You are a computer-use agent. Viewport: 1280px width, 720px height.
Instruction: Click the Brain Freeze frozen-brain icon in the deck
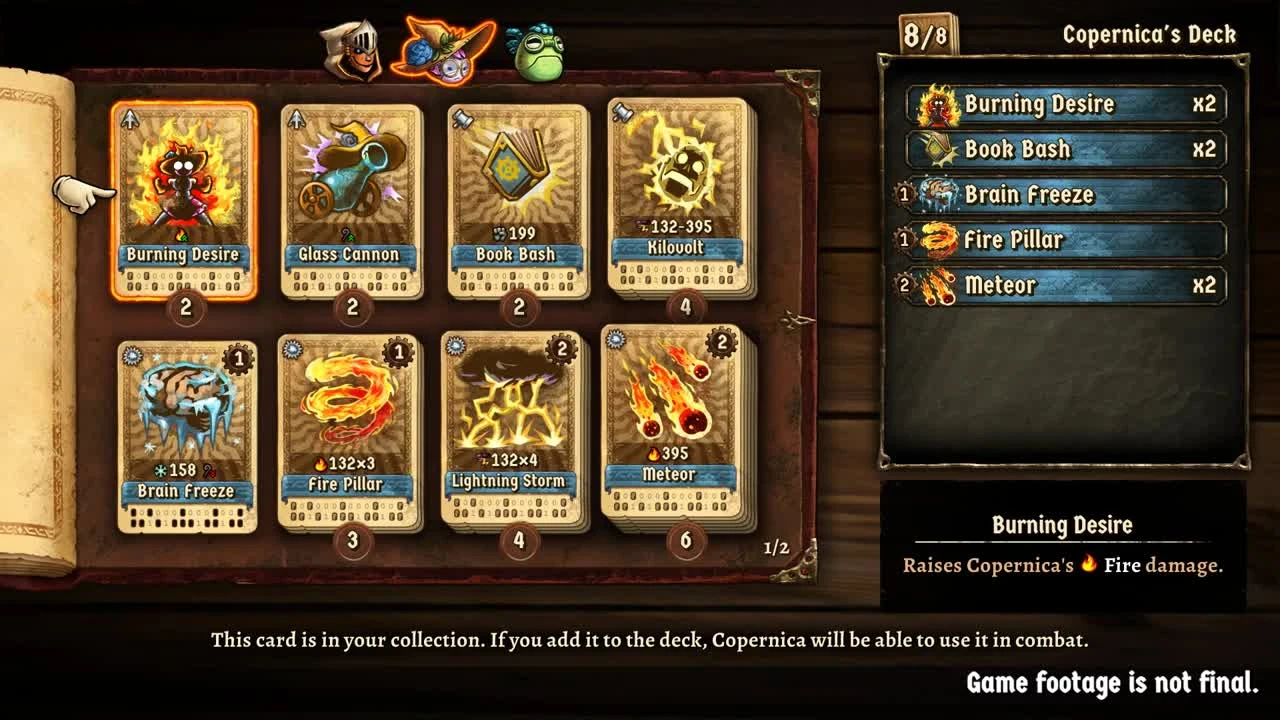(937, 195)
